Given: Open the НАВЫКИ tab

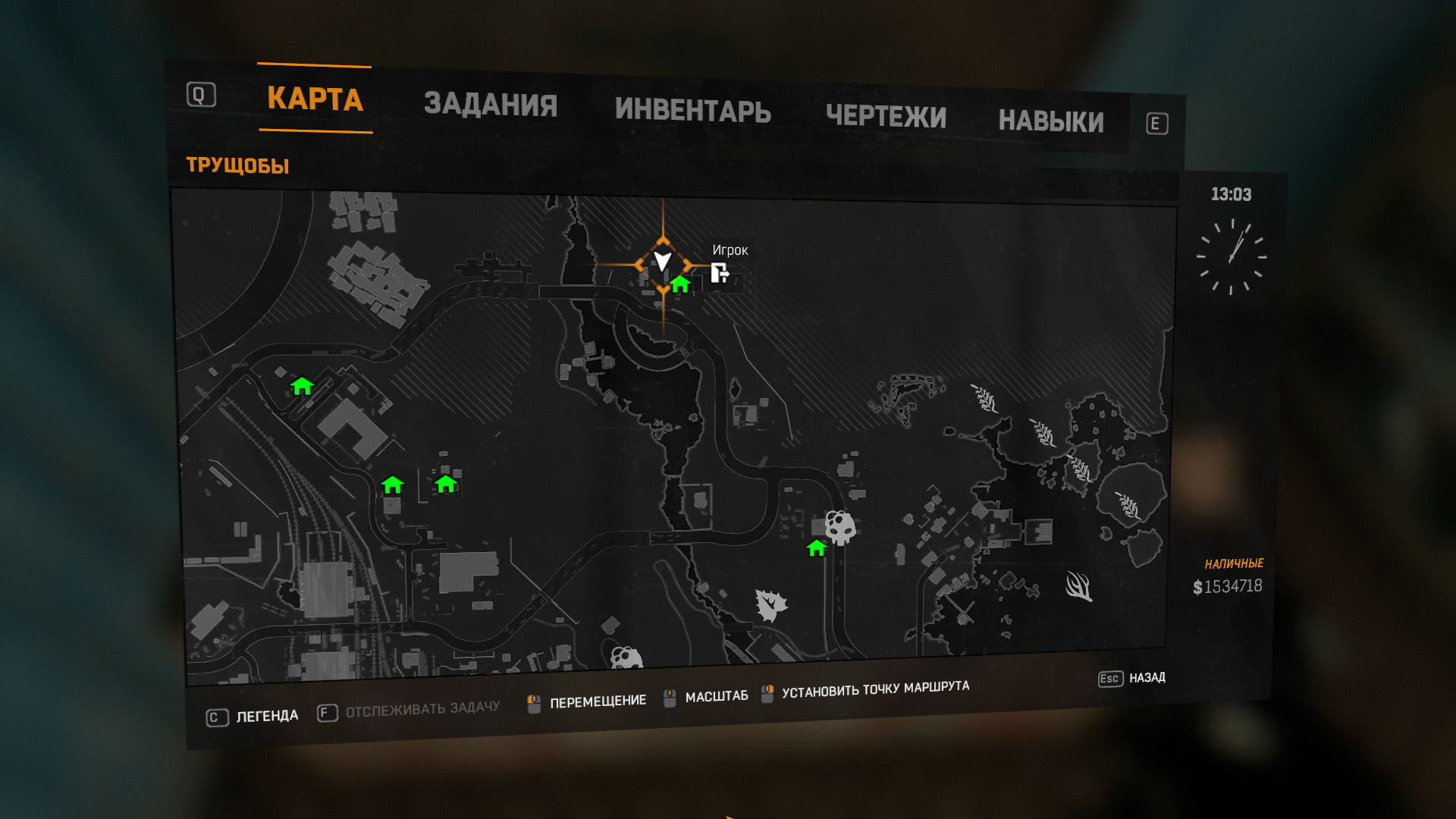Looking at the screenshot, I should coord(1053,121).
